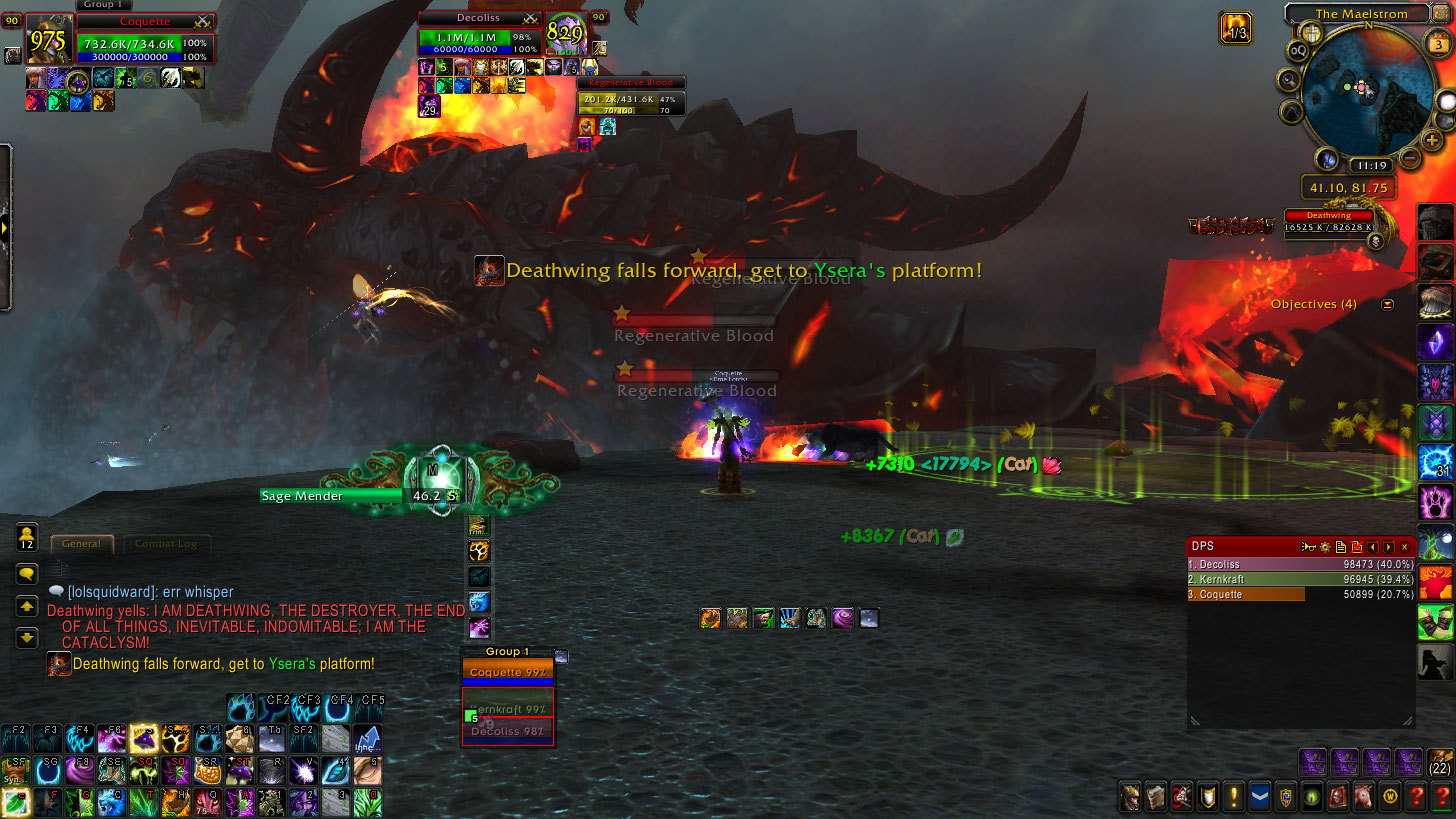Open the mounts micro menu horse icon
Viewport: 1456px width, 819px height.
pos(1362,797)
